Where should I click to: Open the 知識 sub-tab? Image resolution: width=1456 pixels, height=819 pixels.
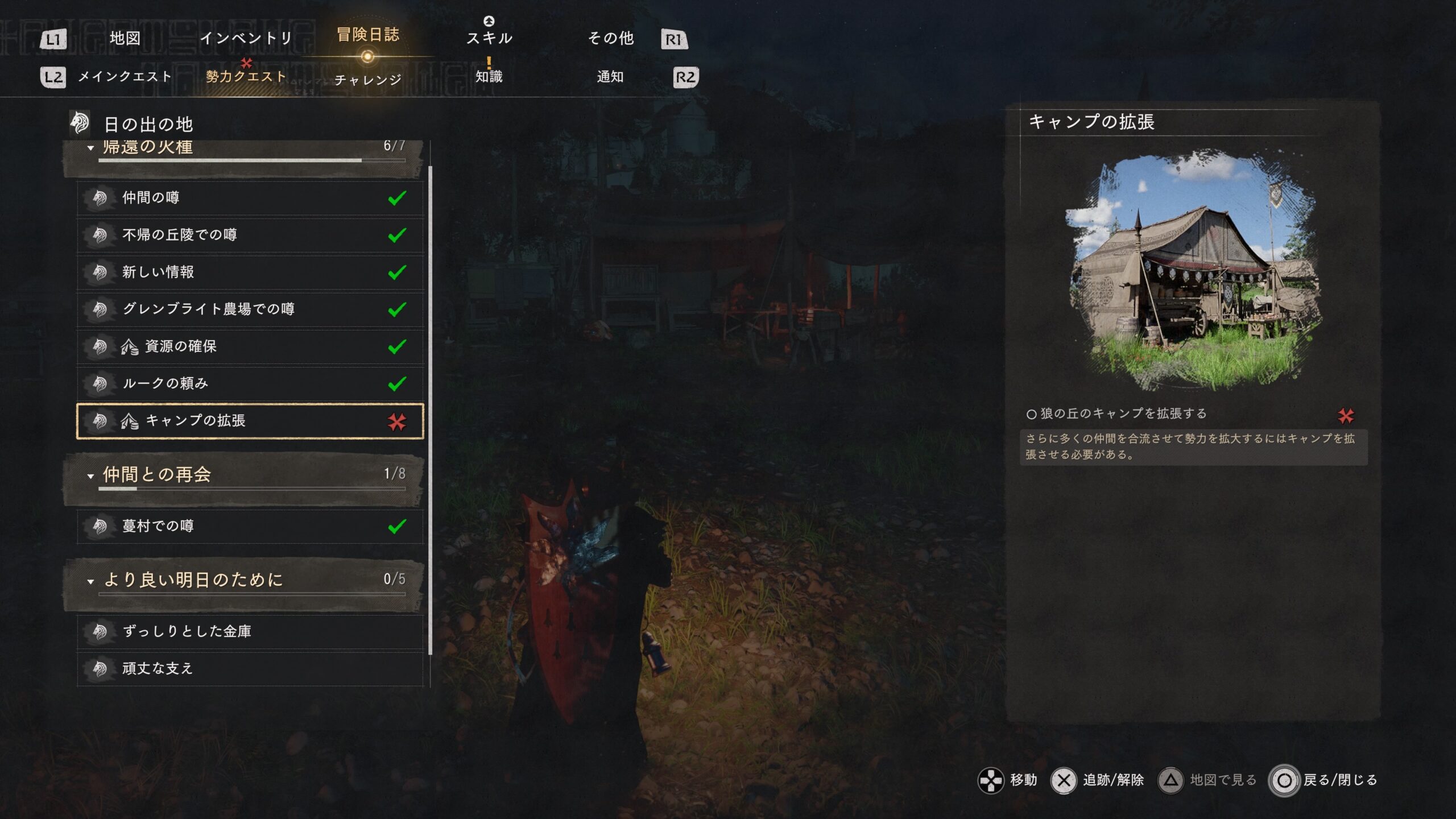(x=489, y=77)
